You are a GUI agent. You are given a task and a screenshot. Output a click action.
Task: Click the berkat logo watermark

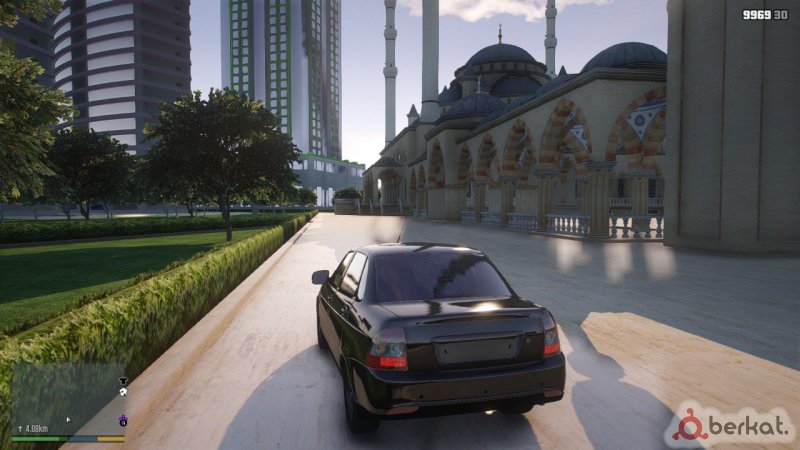tap(732, 425)
